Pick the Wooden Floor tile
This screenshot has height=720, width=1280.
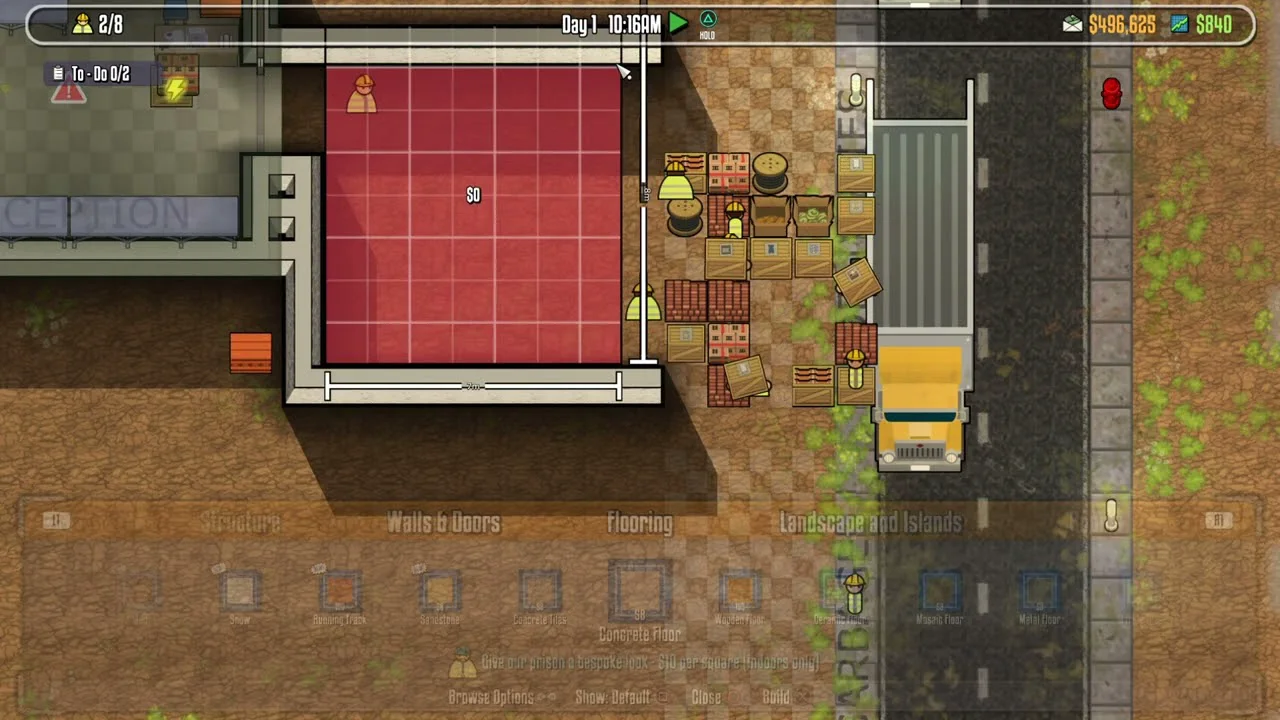739,593
